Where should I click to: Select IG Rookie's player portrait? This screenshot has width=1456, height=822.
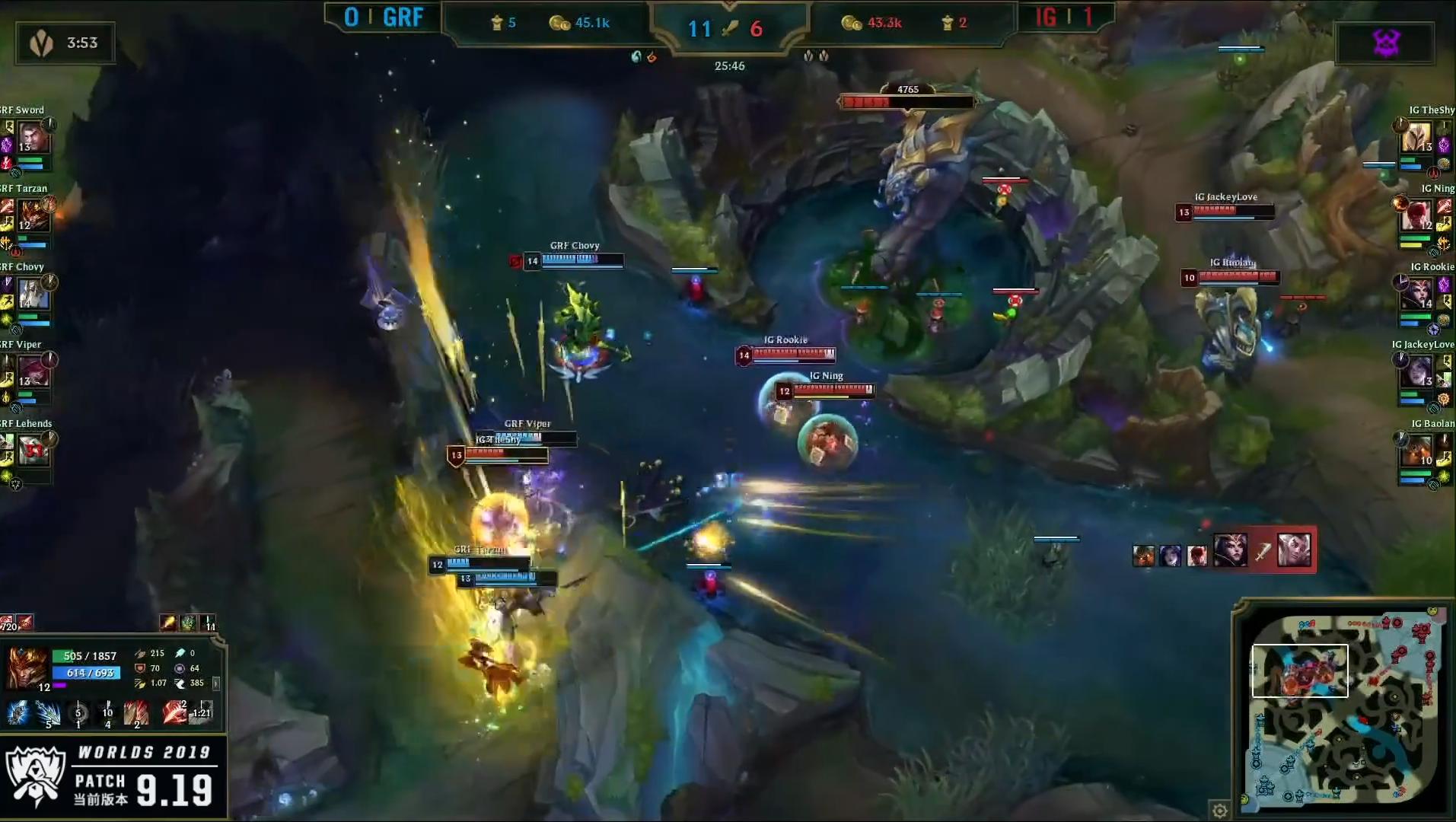[1418, 295]
